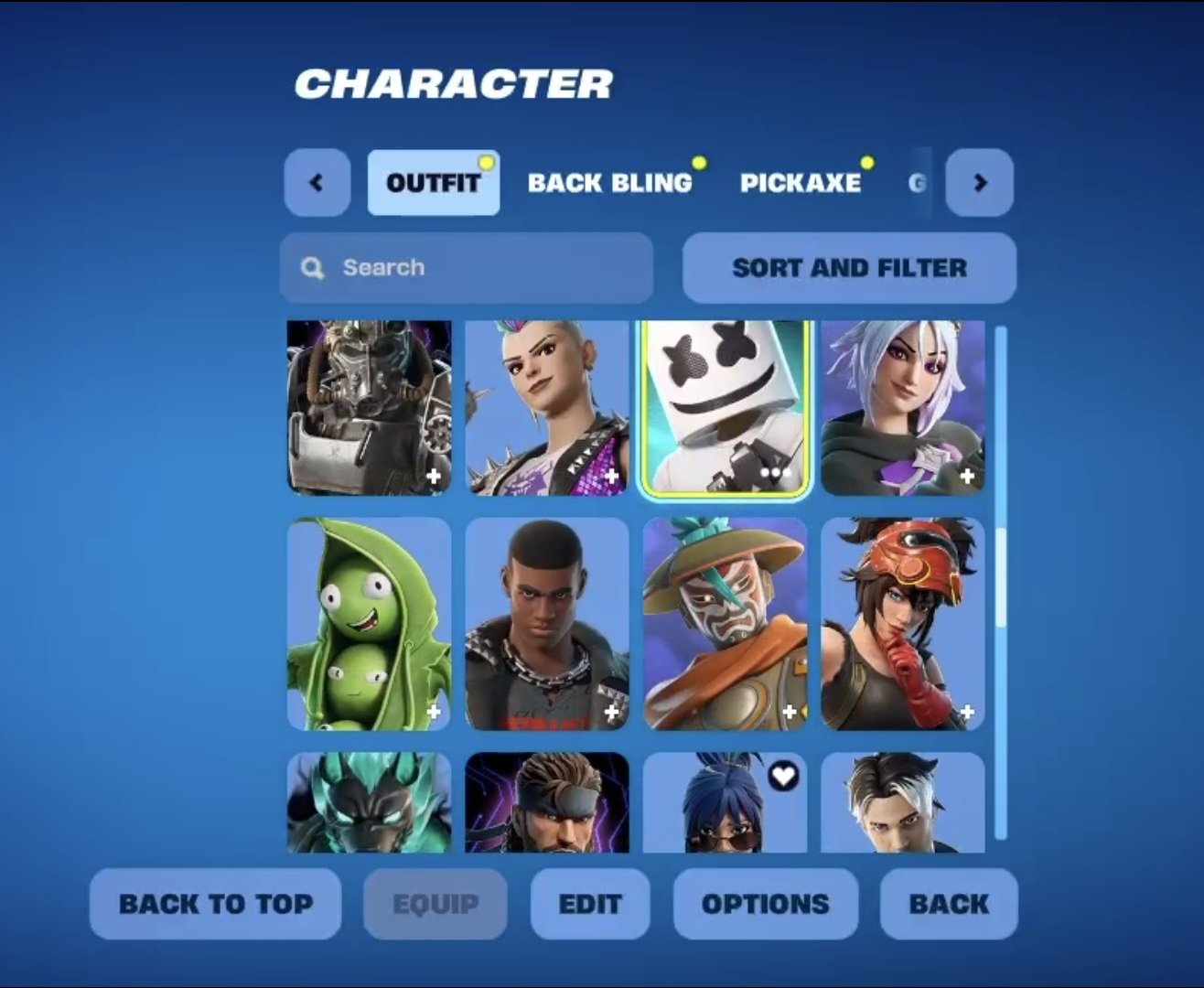Click the BACK TO TOP button
The height and width of the screenshot is (988, 1204).
(215, 904)
